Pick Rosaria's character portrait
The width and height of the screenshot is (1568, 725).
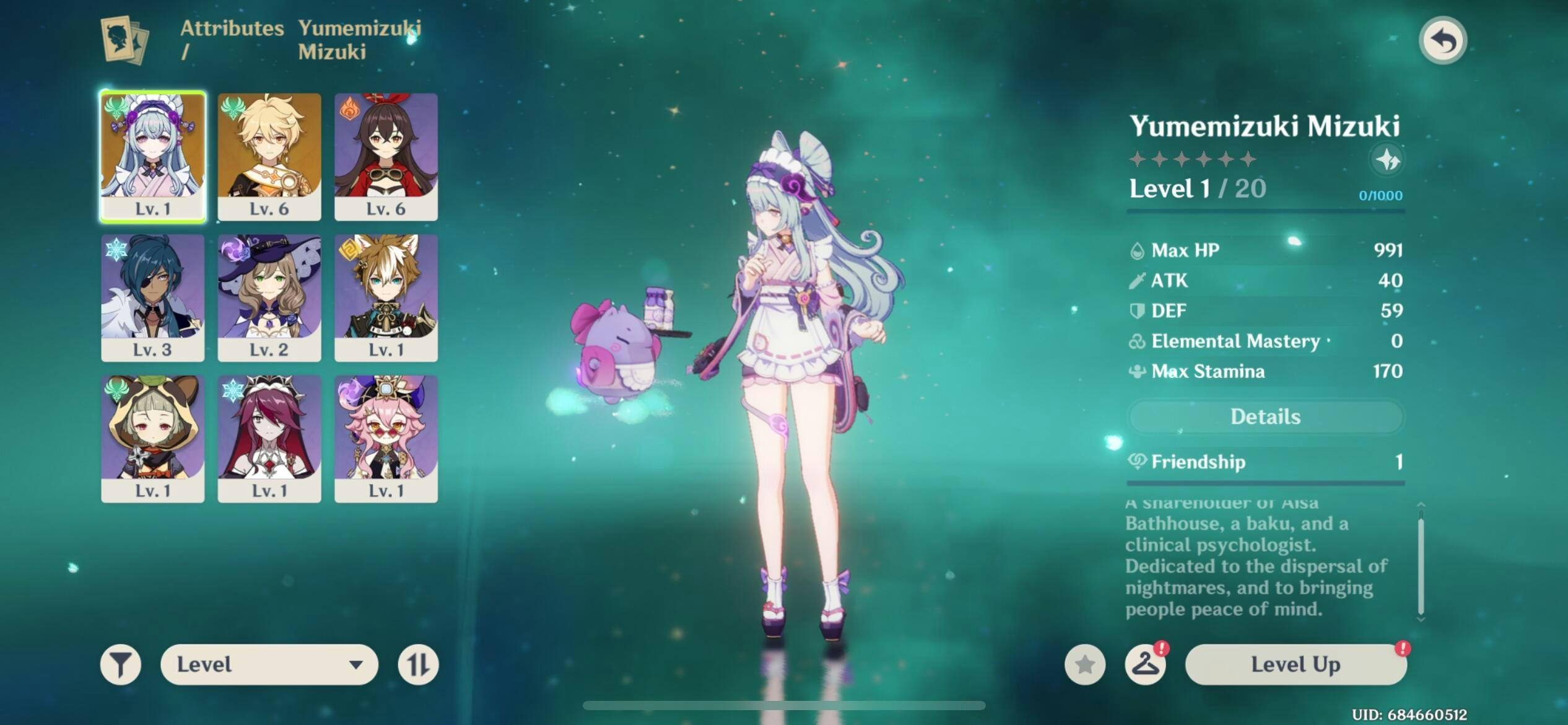coord(269,438)
